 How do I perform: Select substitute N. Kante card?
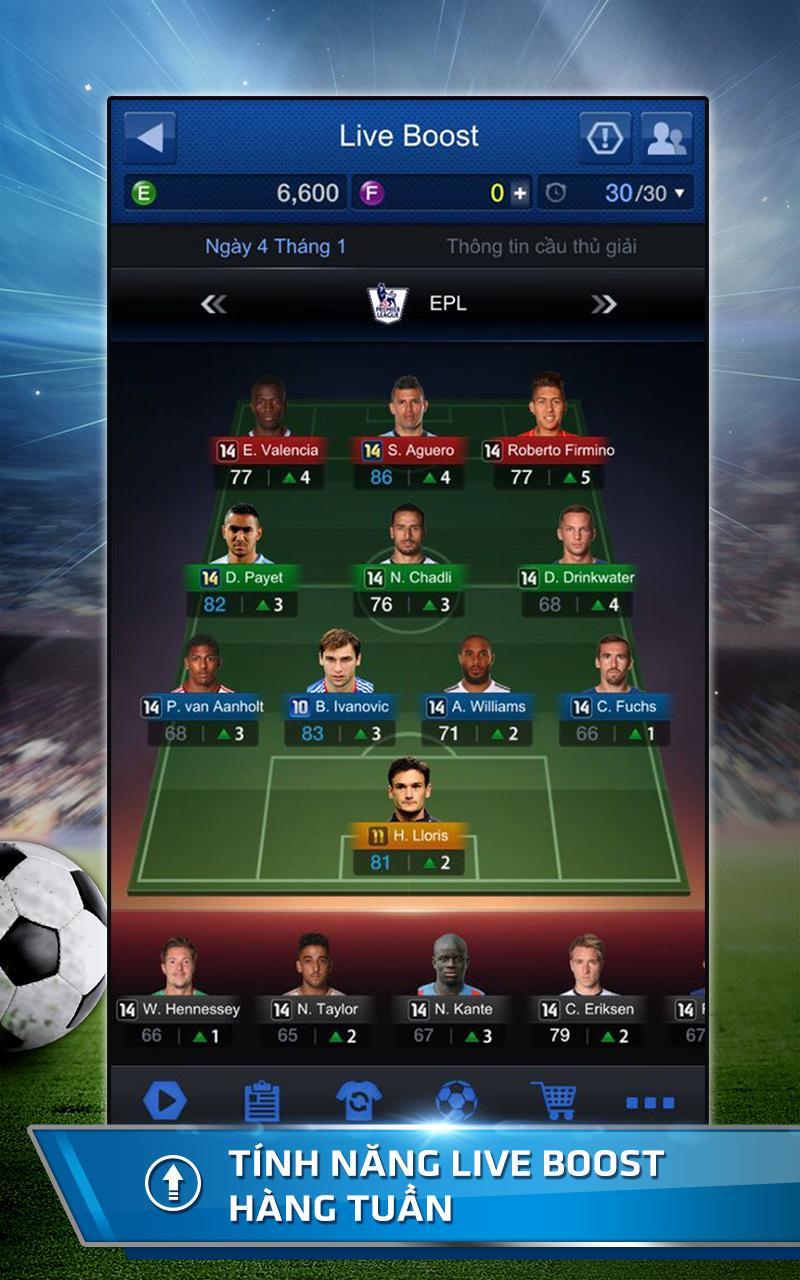point(451,991)
